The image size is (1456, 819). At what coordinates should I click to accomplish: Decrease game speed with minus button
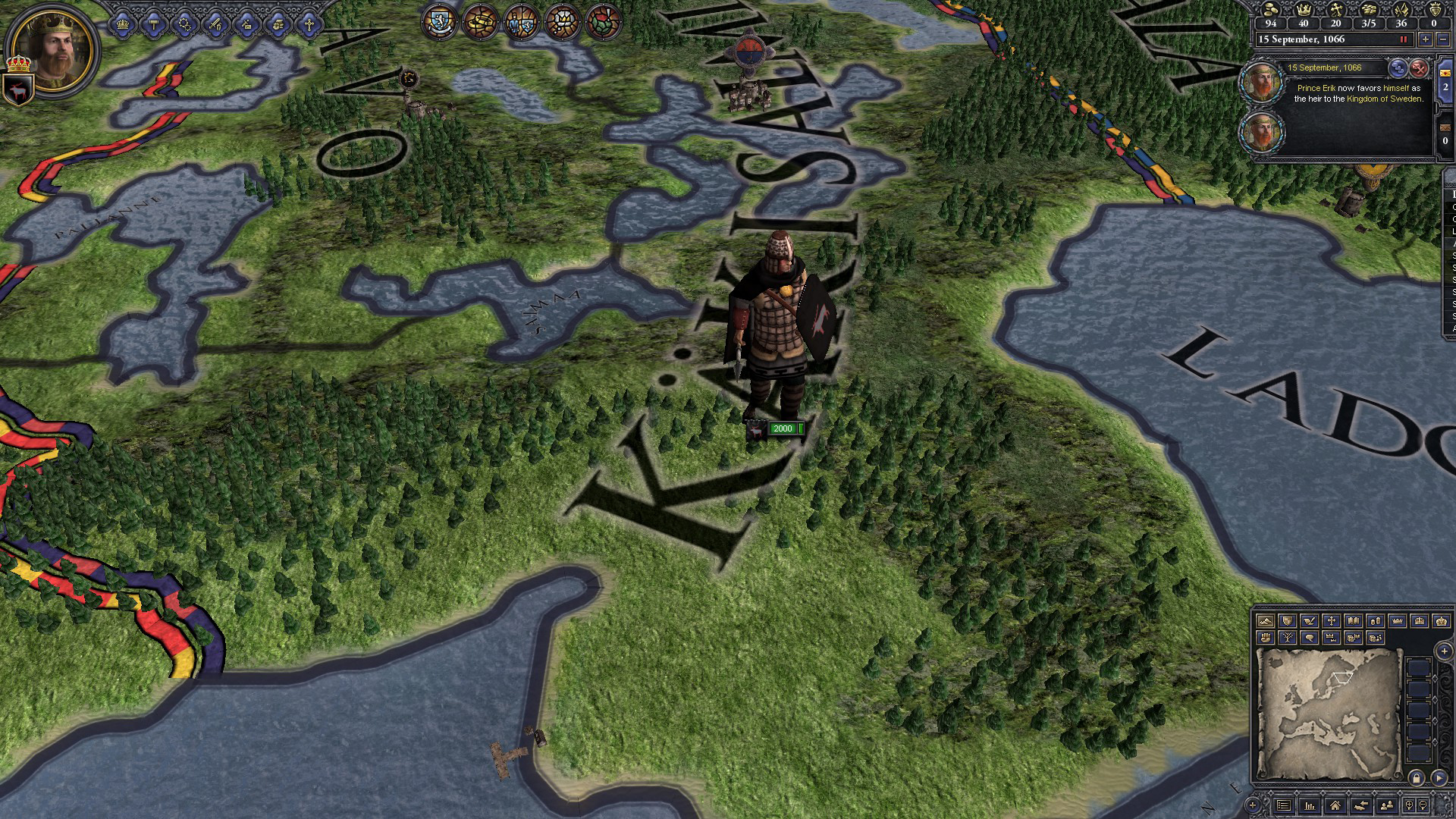[1442, 39]
